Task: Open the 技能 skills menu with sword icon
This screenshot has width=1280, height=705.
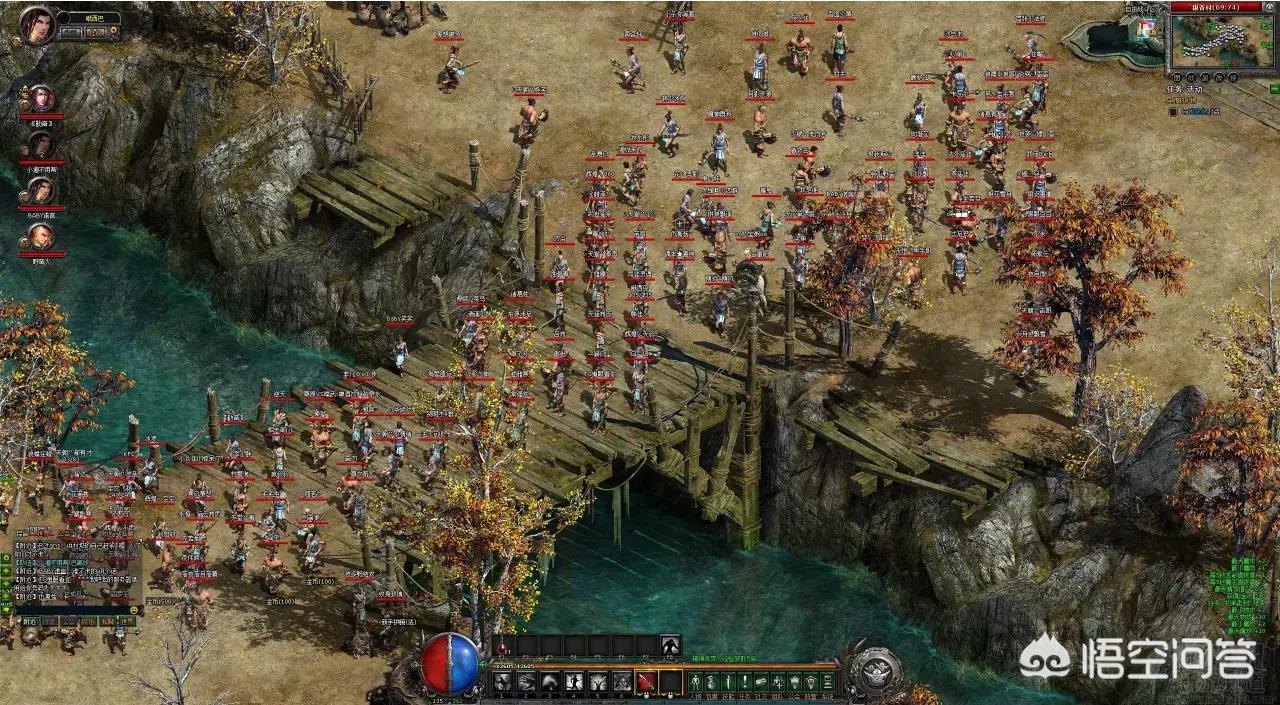Action: point(730,682)
